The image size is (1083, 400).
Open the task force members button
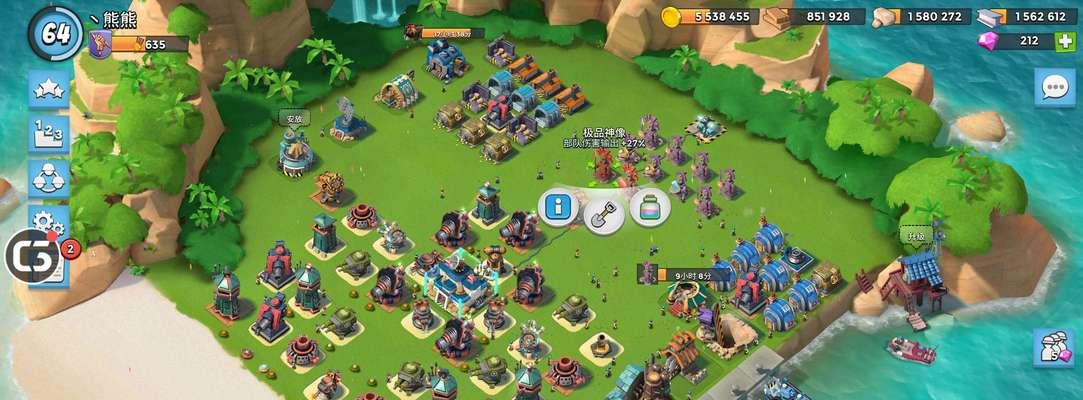tap(48, 179)
